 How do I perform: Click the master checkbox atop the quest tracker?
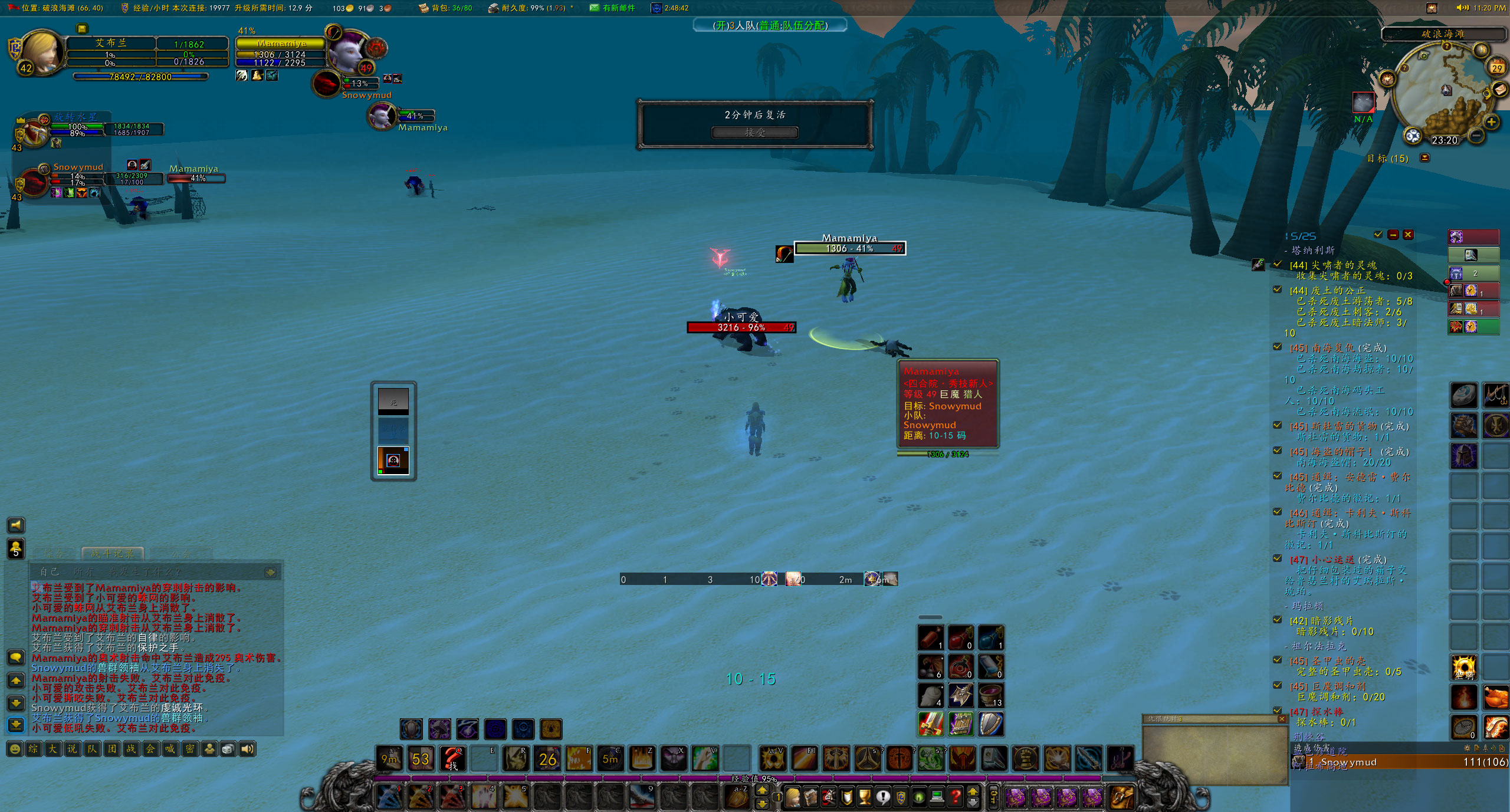pyautogui.click(x=1378, y=234)
